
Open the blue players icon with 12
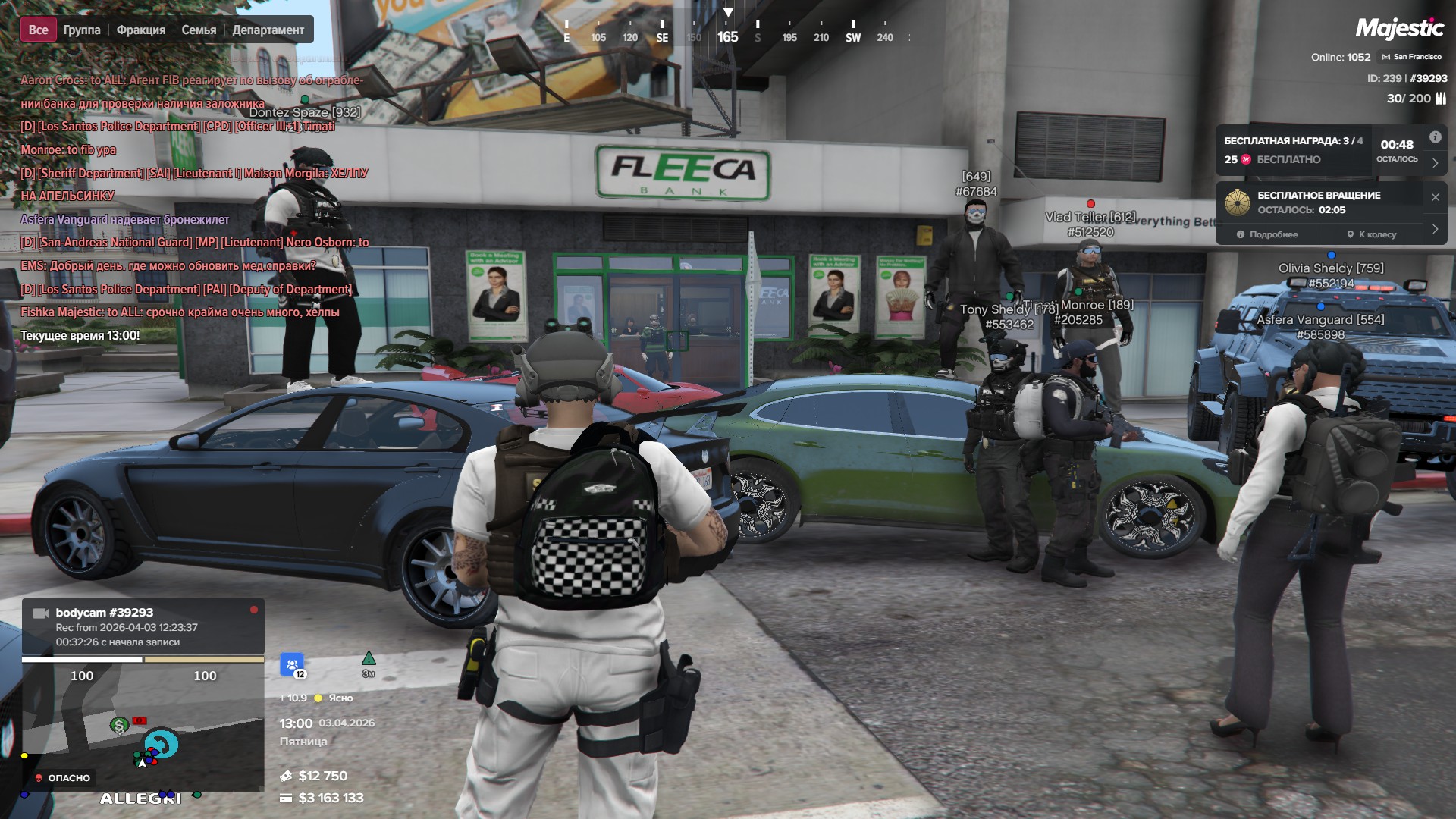292,665
